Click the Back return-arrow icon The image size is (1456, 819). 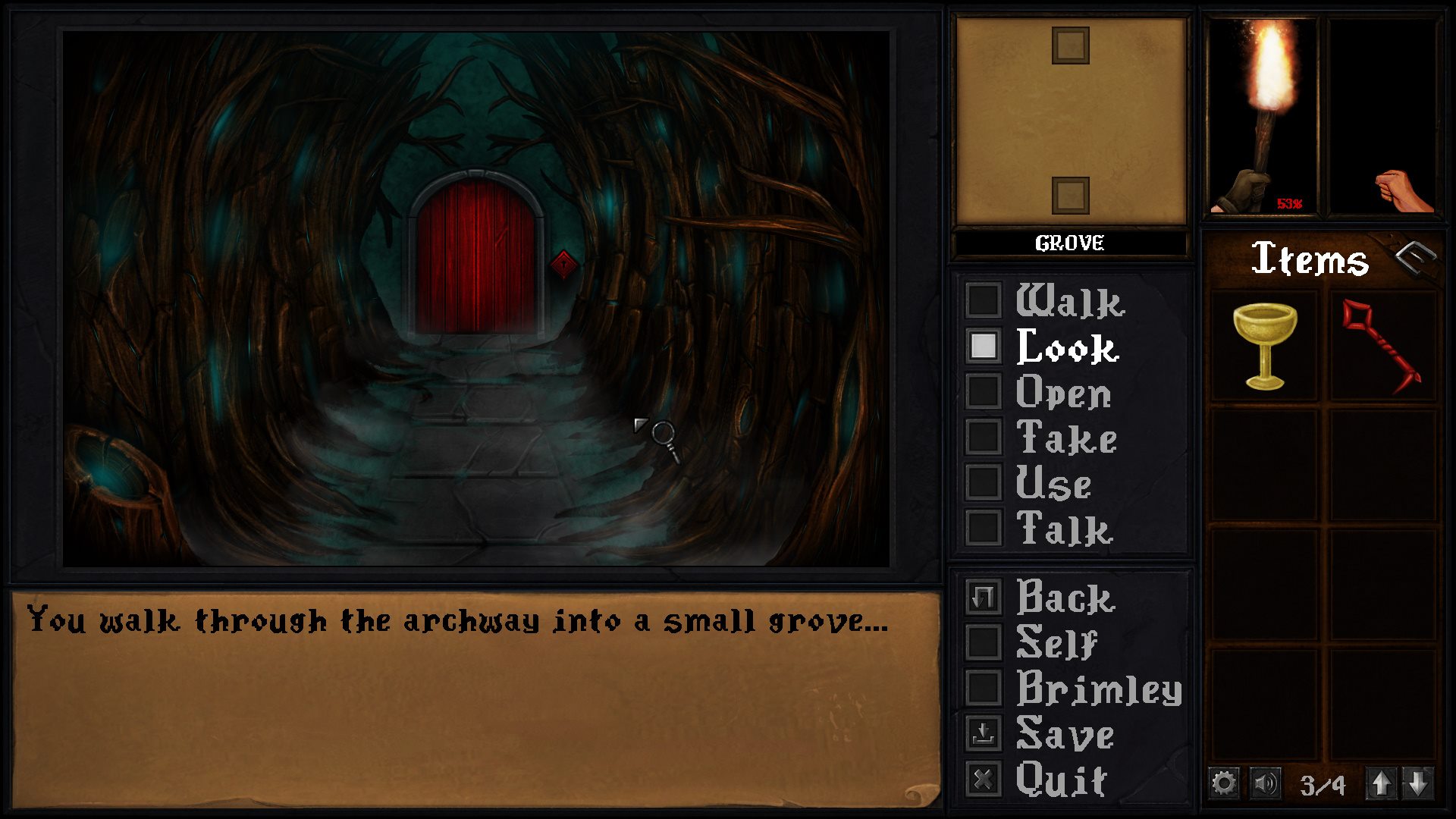(x=984, y=599)
